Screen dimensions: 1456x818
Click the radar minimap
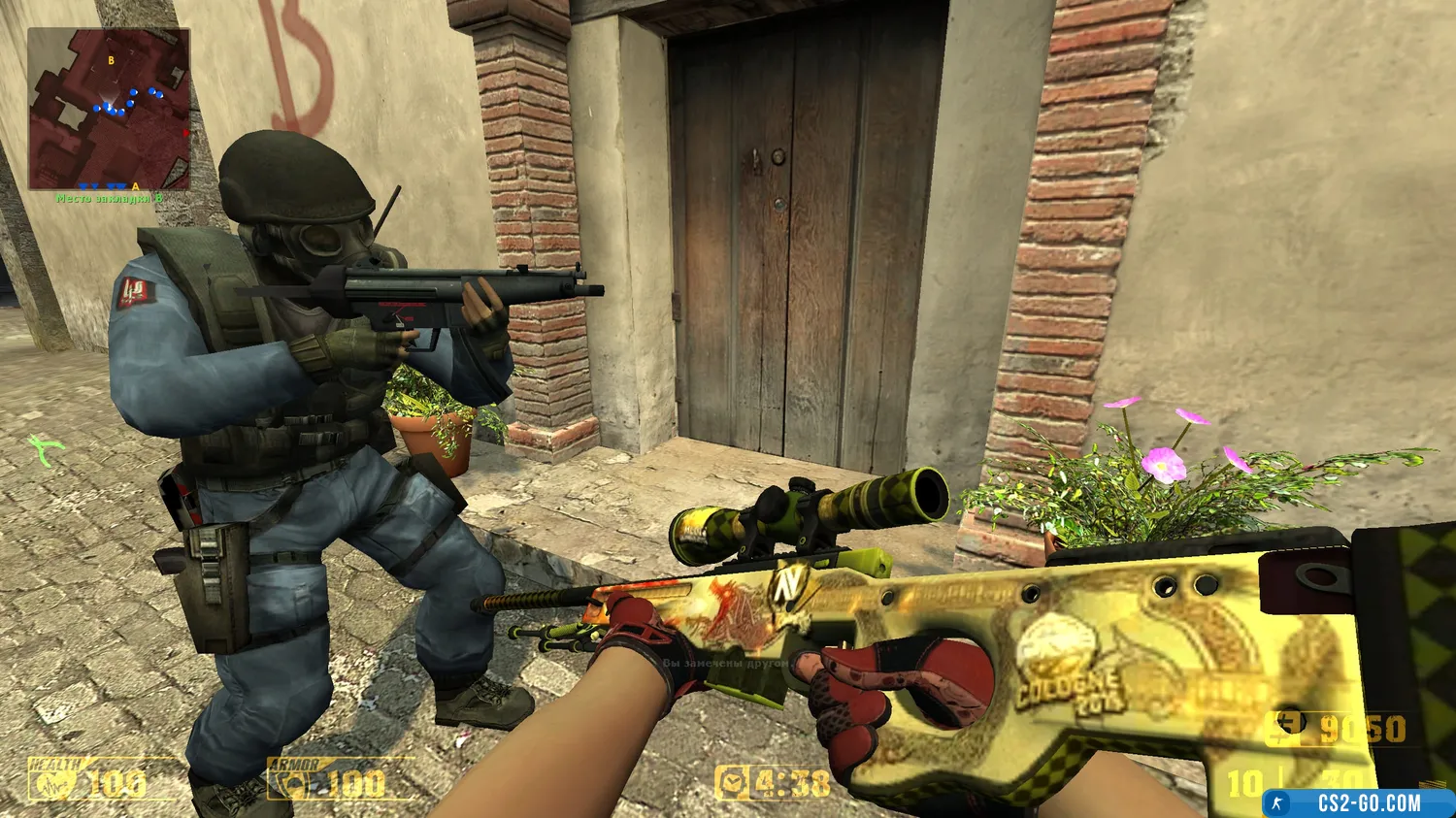[109, 109]
